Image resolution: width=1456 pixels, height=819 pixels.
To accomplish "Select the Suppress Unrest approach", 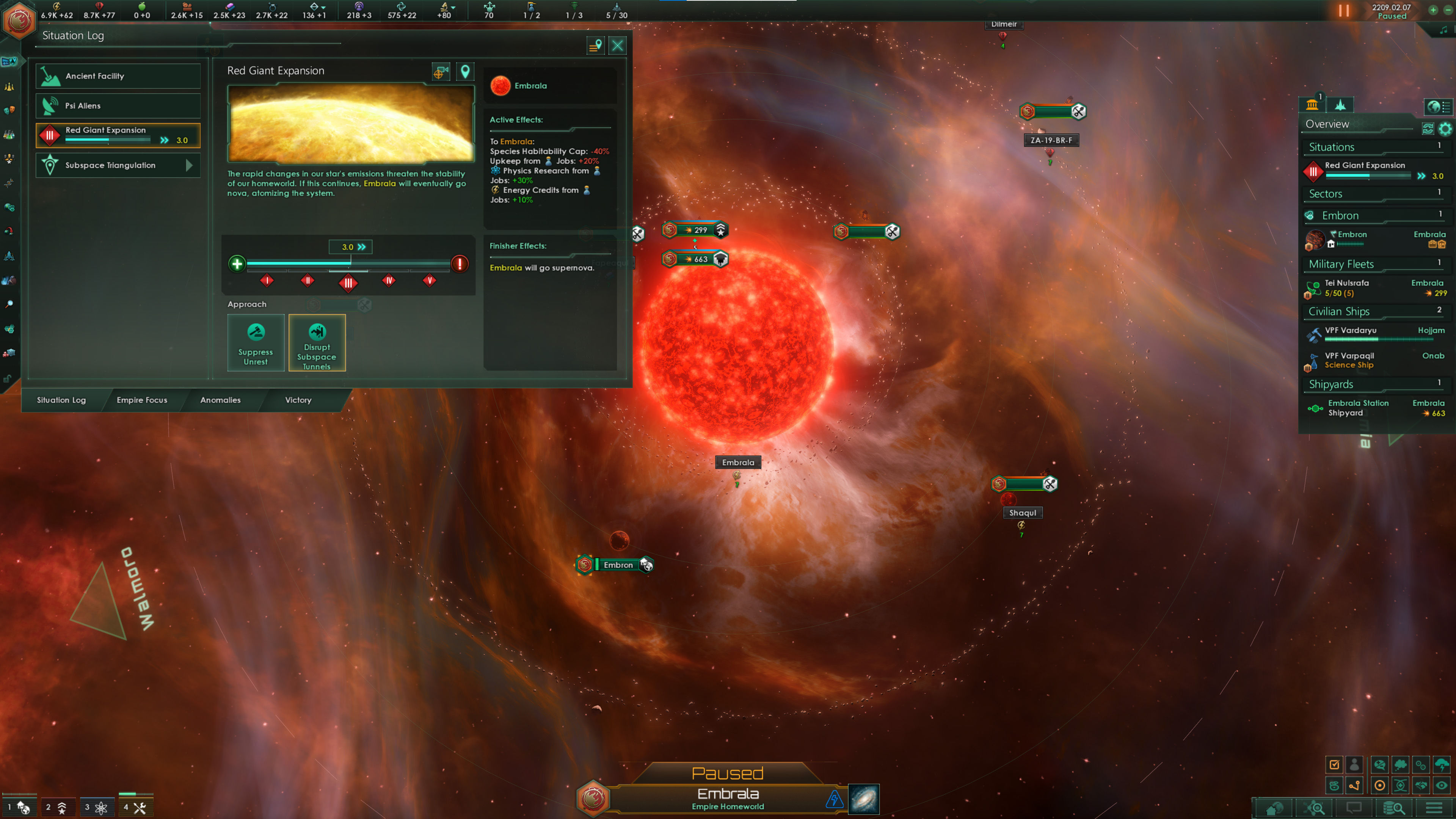I will coord(256,343).
